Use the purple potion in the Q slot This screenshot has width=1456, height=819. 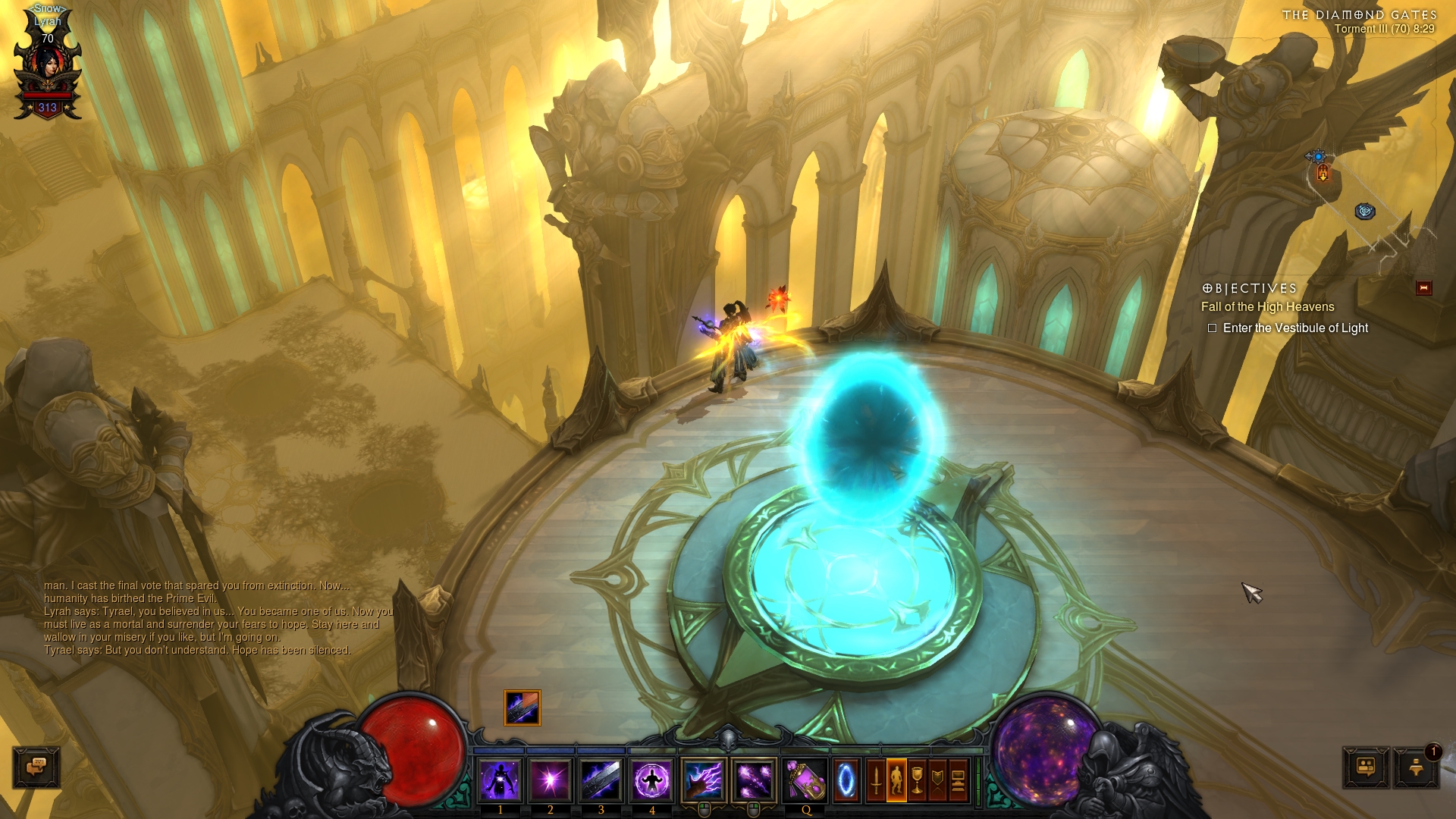[805, 780]
